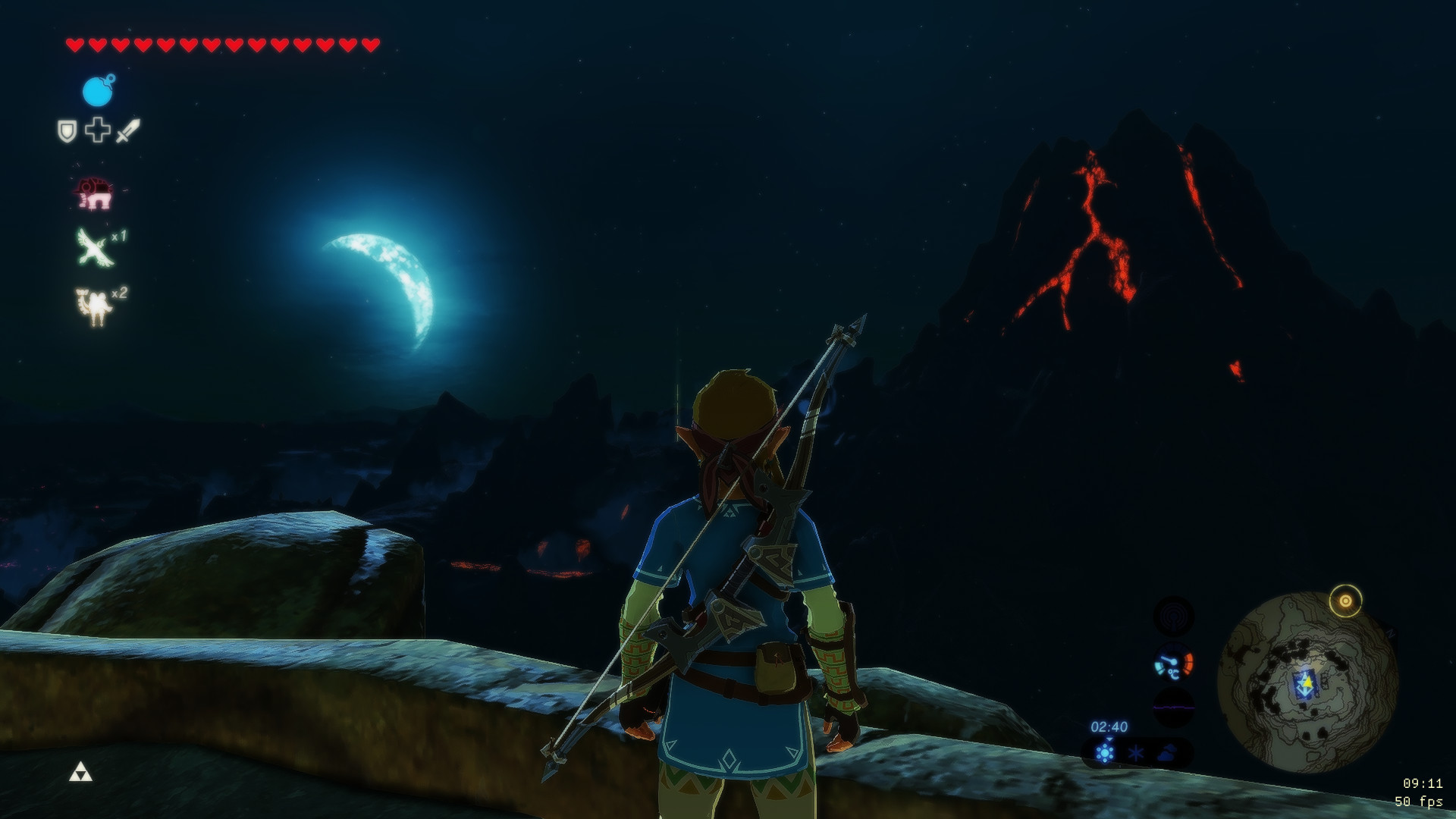Select the red Master Cycle mount icon

point(95,192)
